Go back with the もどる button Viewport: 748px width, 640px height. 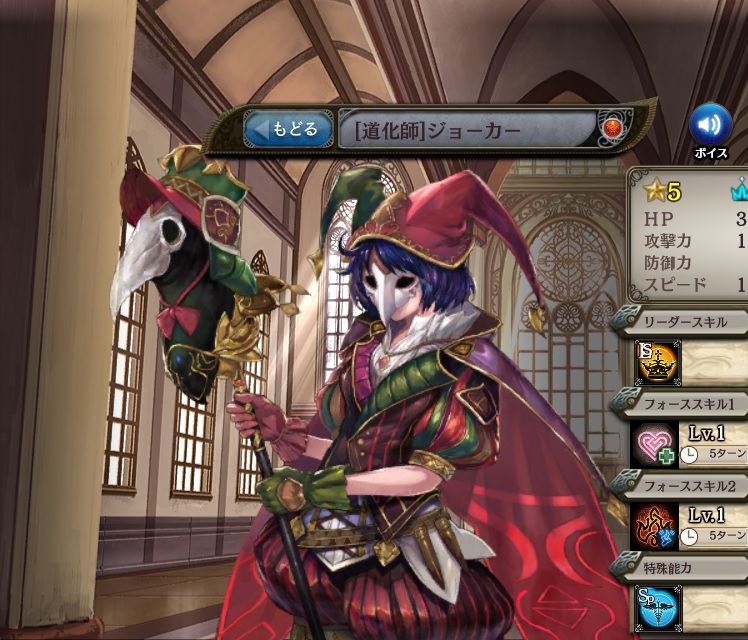(289, 129)
